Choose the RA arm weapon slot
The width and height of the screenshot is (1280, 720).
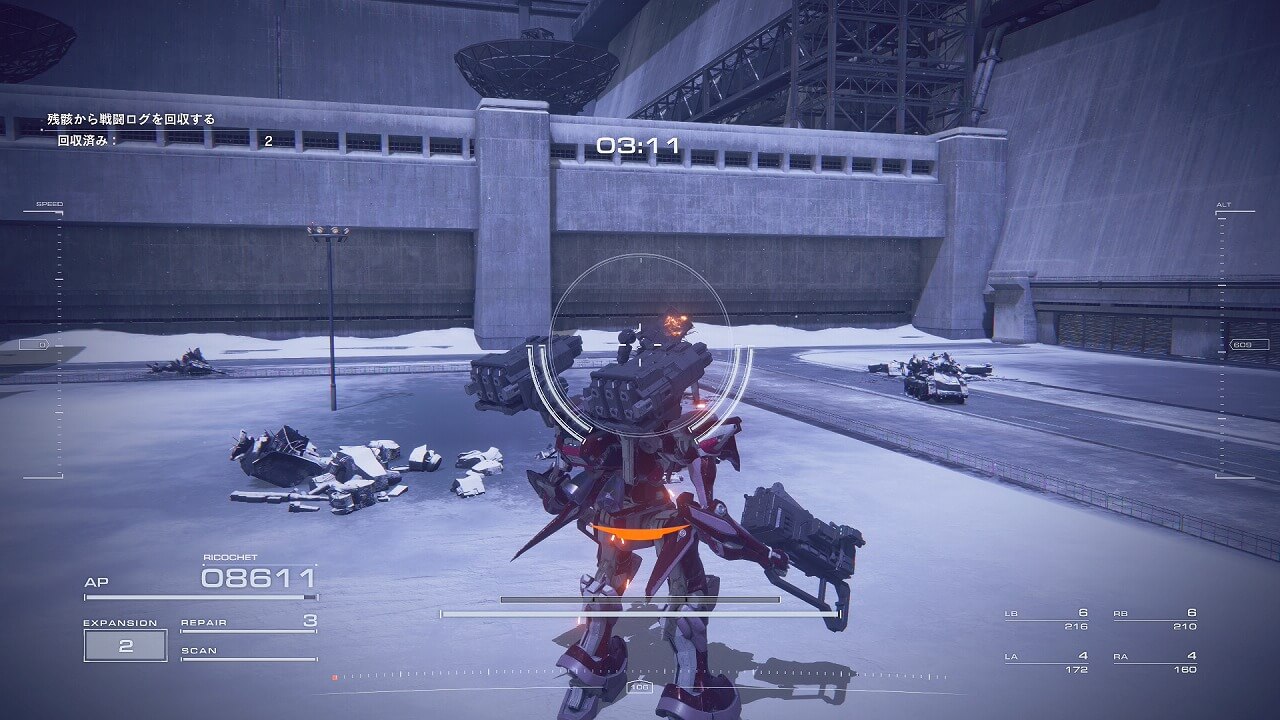pyautogui.click(x=1155, y=662)
